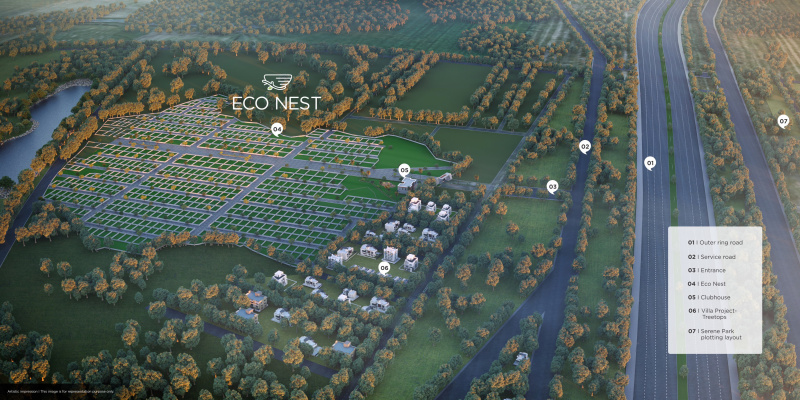800x400 pixels.
Task: Select map marker 04 pin
Action: pyautogui.click(x=277, y=129)
